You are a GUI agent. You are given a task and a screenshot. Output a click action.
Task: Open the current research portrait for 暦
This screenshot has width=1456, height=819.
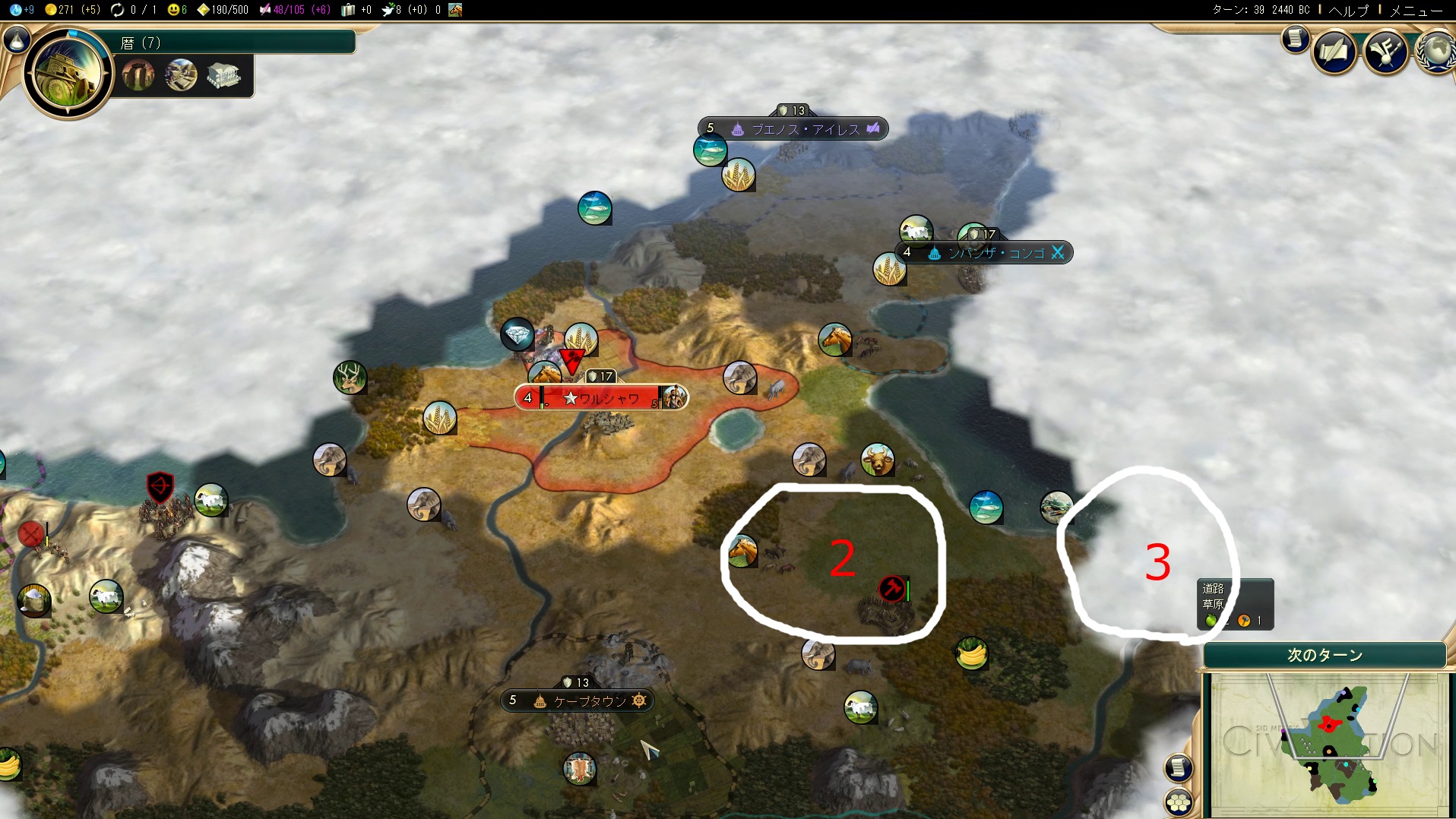[68, 74]
